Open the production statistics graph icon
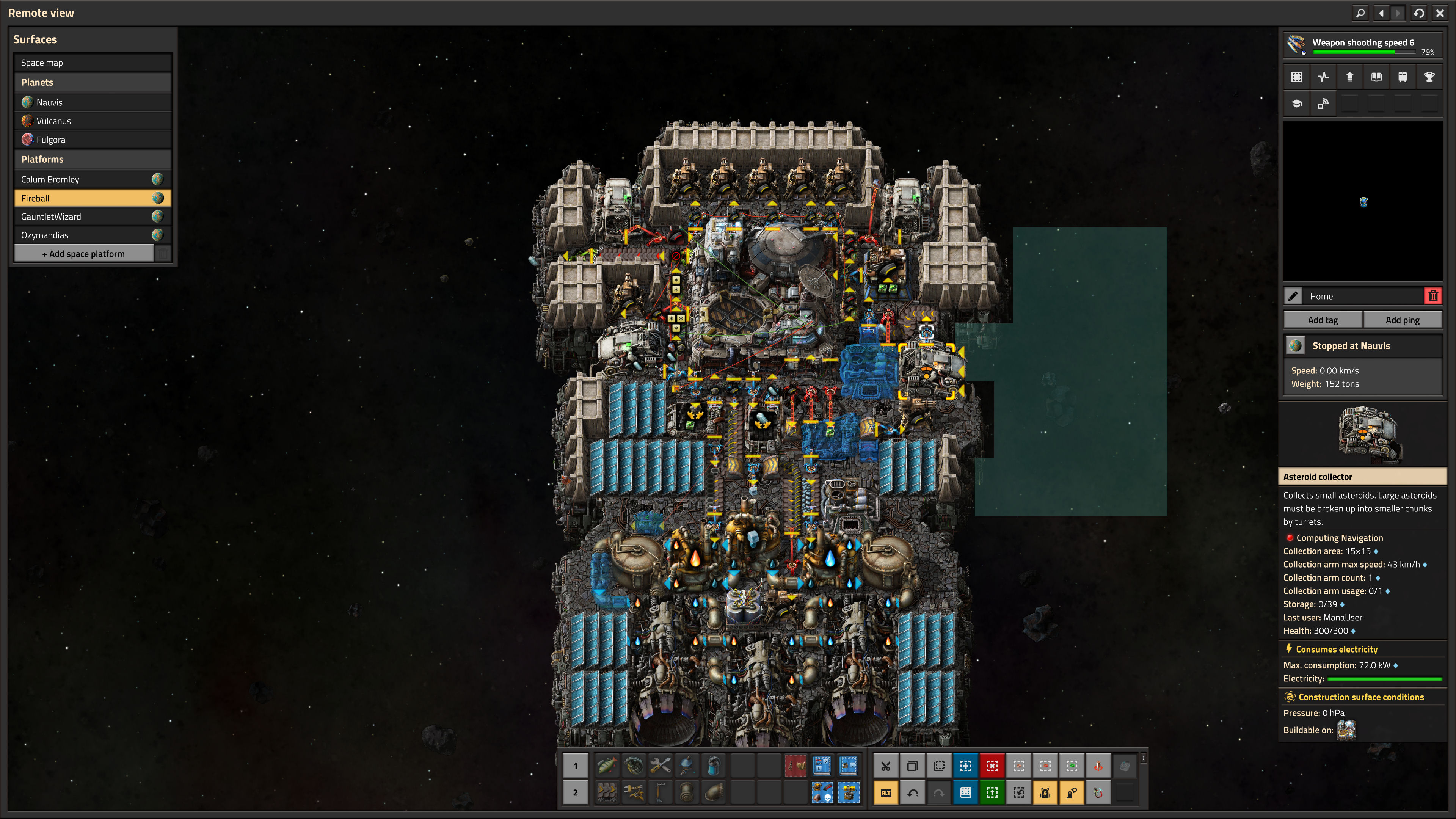The height and width of the screenshot is (819, 1456). tap(1323, 77)
